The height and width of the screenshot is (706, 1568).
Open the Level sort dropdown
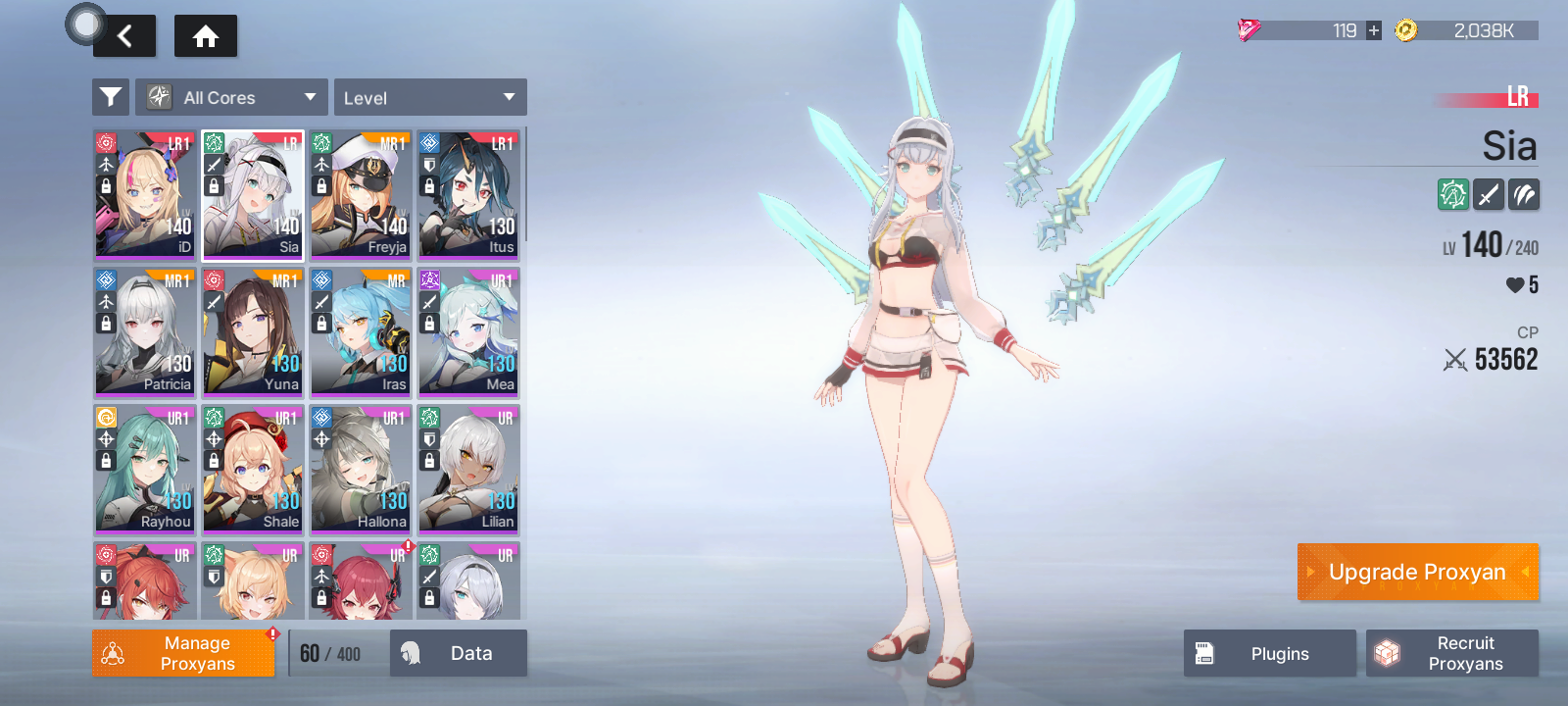point(430,97)
